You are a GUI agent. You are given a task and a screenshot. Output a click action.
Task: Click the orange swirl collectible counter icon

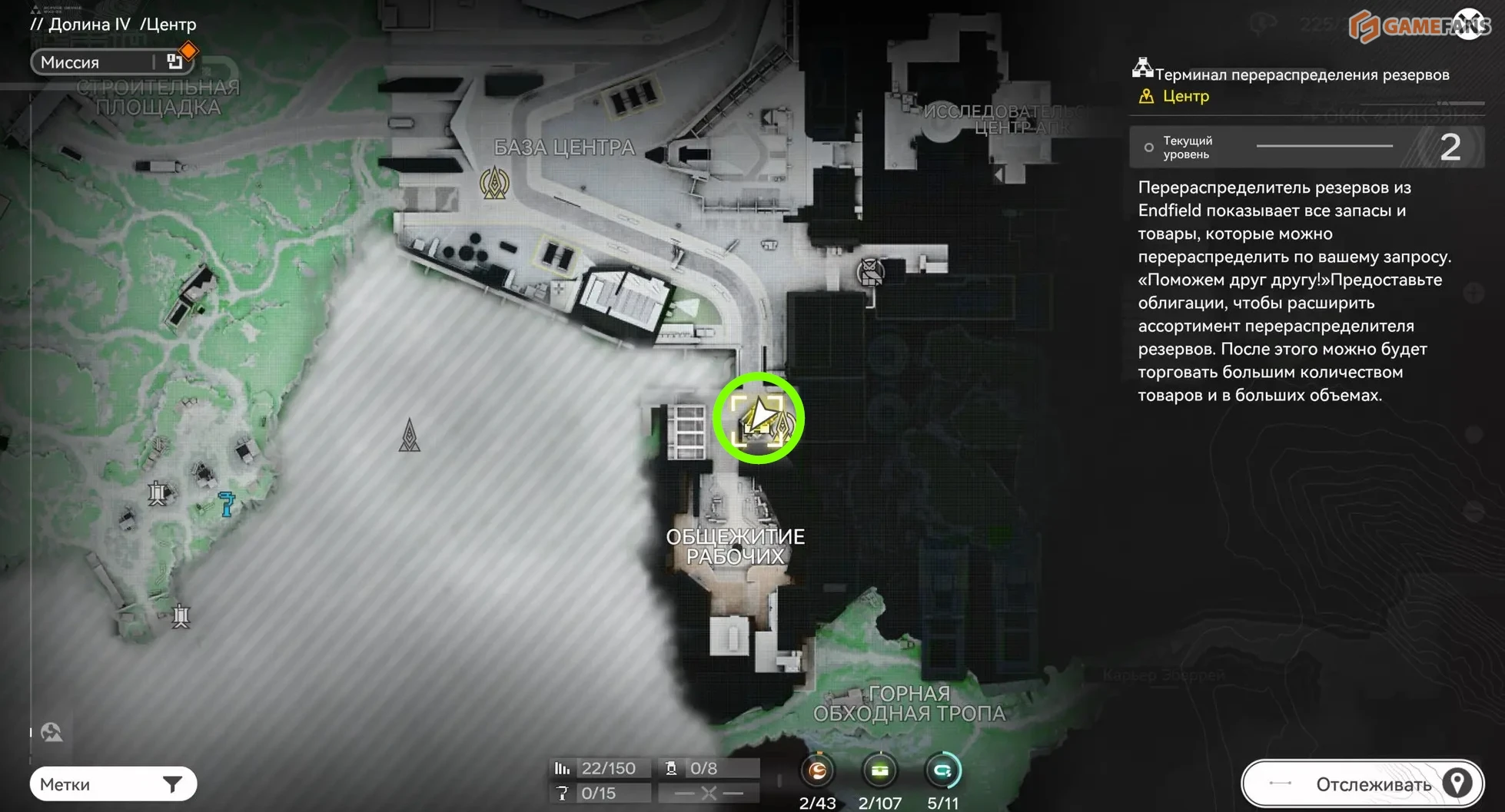click(817, 771)
